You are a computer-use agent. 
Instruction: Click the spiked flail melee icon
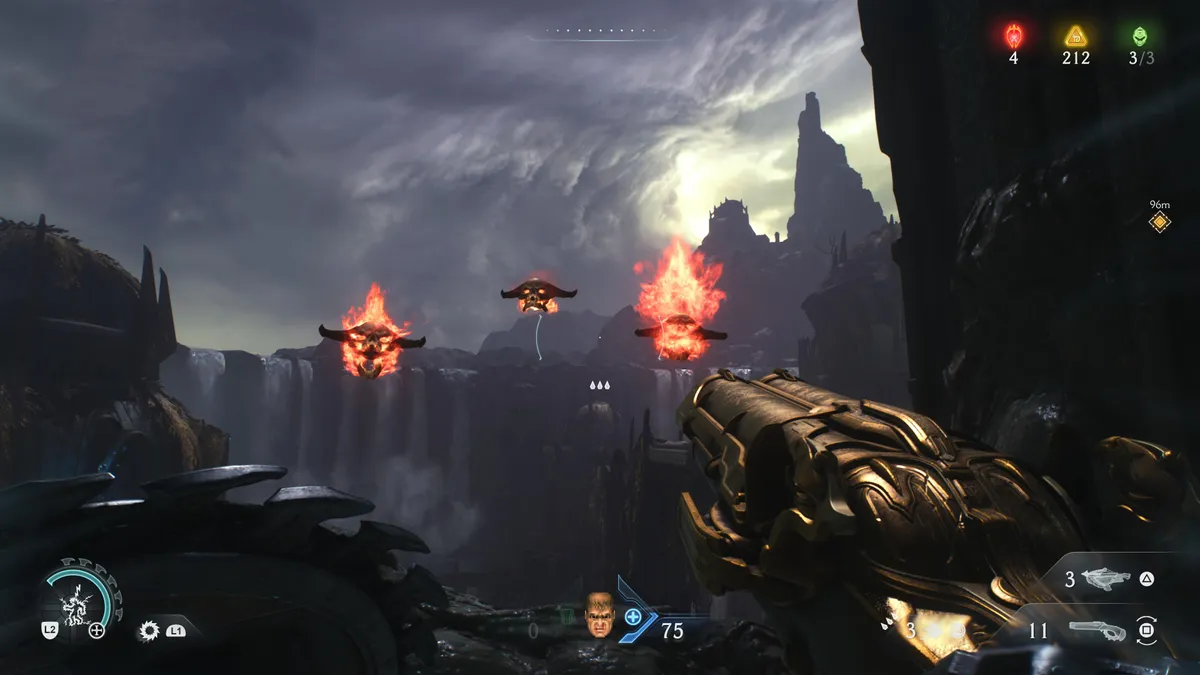(149, 631)
